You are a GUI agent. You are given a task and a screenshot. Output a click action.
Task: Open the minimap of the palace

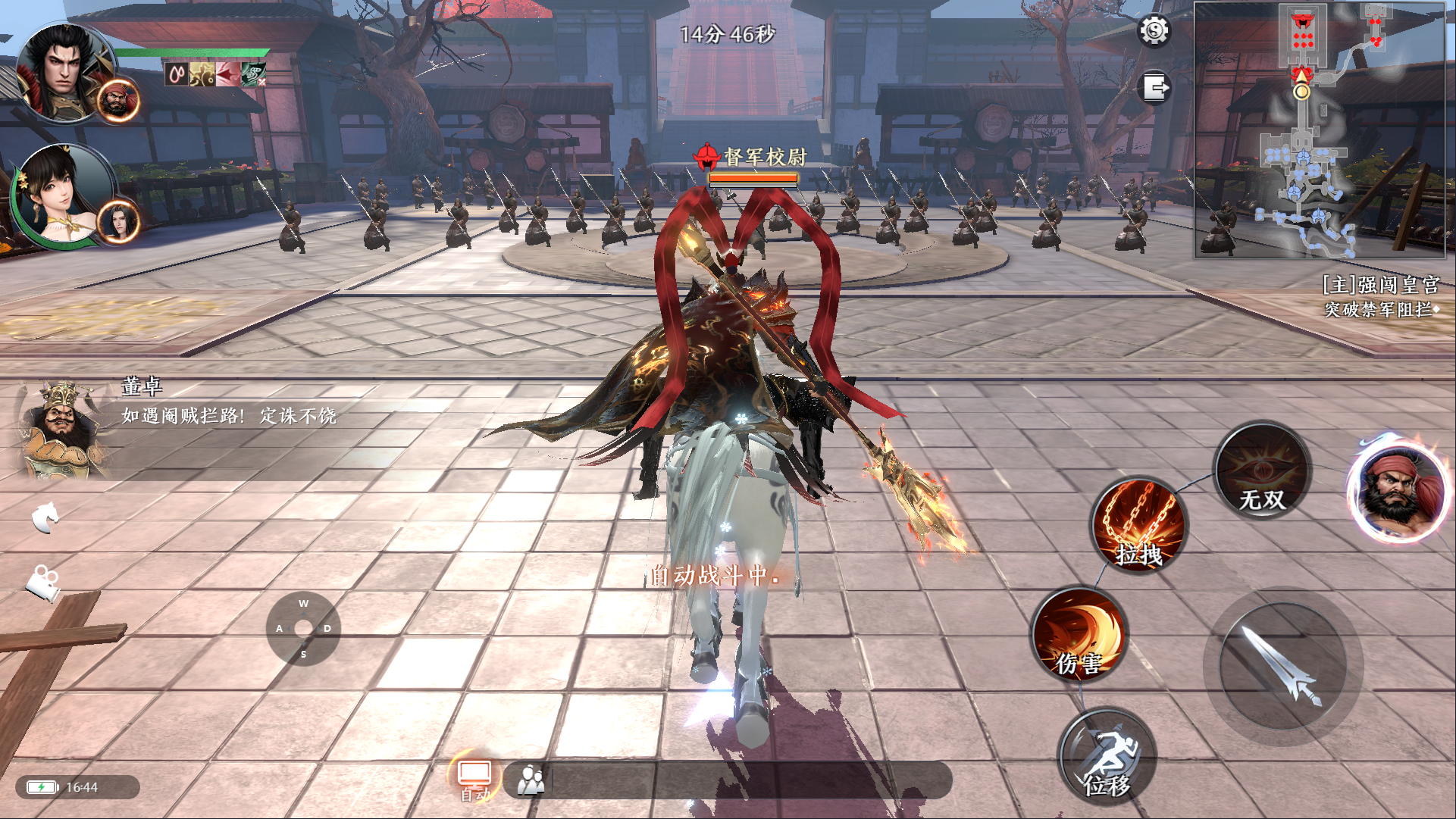1319,130
